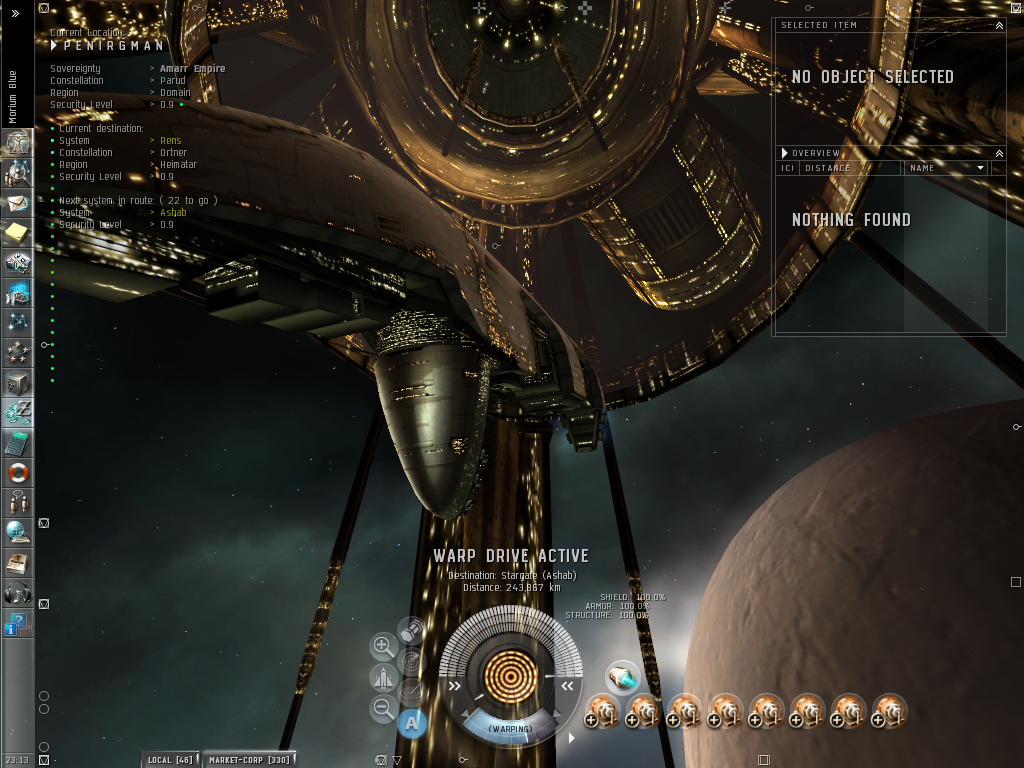
Task: Toggle the autopilot A button
Action: (411, 721)
